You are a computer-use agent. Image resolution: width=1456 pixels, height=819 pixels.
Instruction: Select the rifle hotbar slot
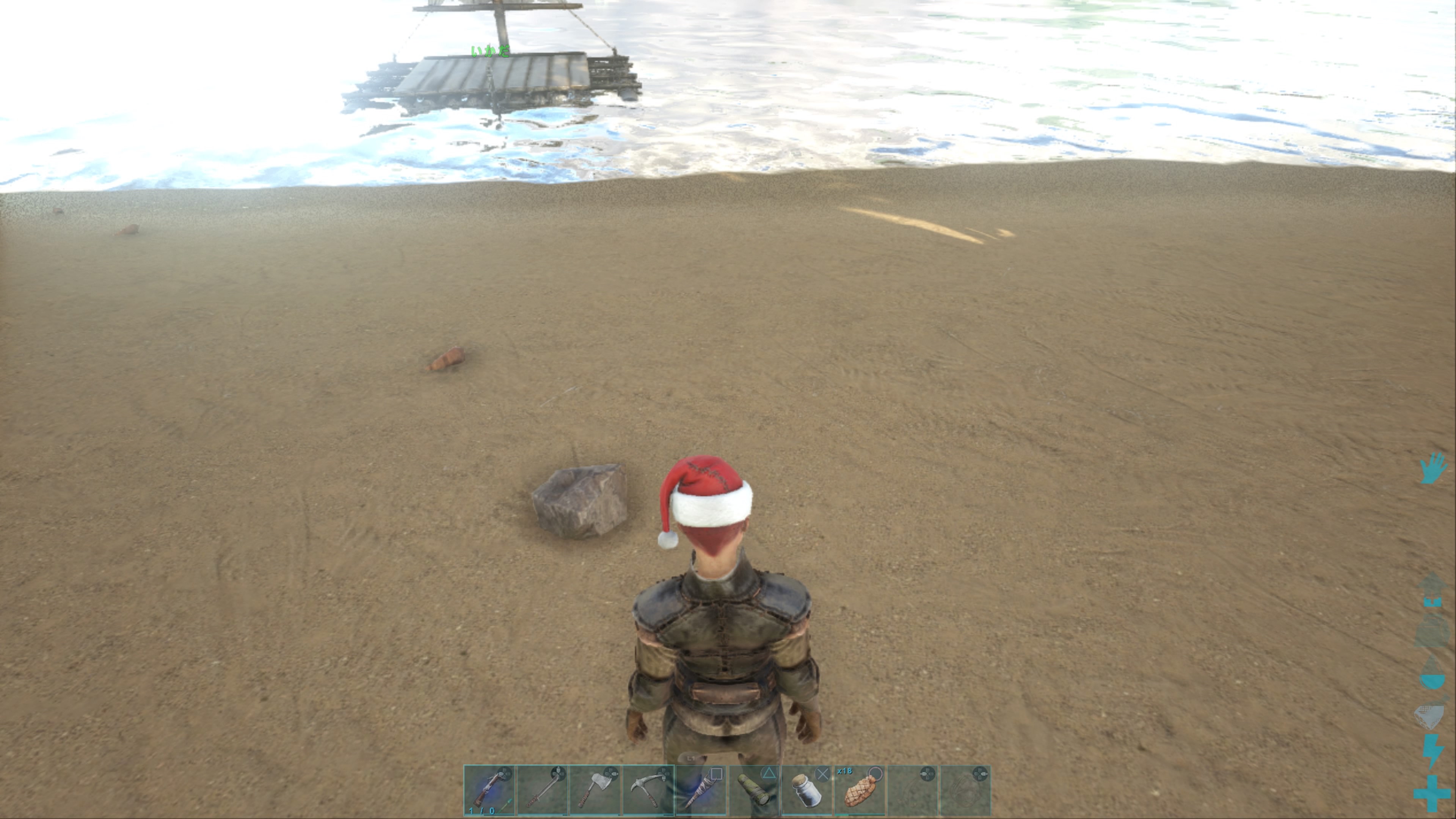click(489, 789)
